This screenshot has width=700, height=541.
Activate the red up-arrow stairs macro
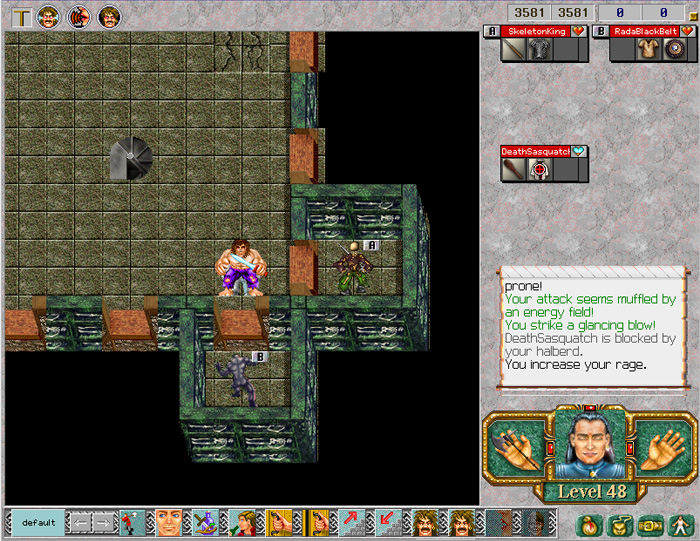click(352, 523)
